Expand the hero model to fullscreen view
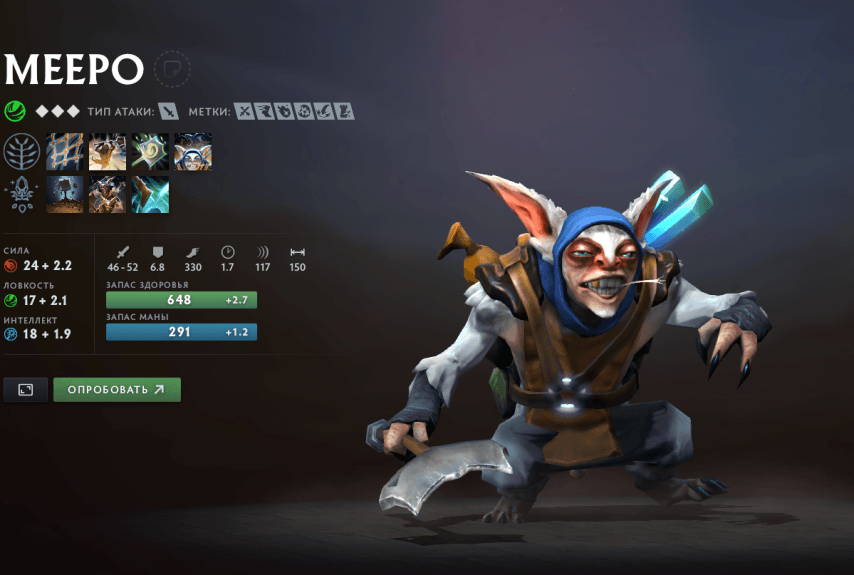 click(x=26, y=390)
